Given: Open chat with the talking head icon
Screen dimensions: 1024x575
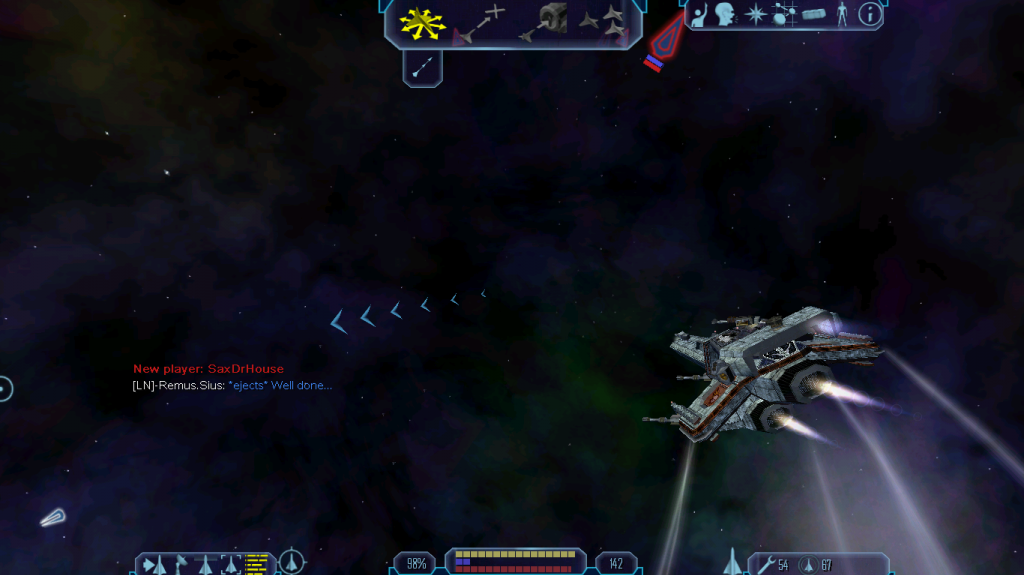Looking at the screenshot, I should [726, 14].
